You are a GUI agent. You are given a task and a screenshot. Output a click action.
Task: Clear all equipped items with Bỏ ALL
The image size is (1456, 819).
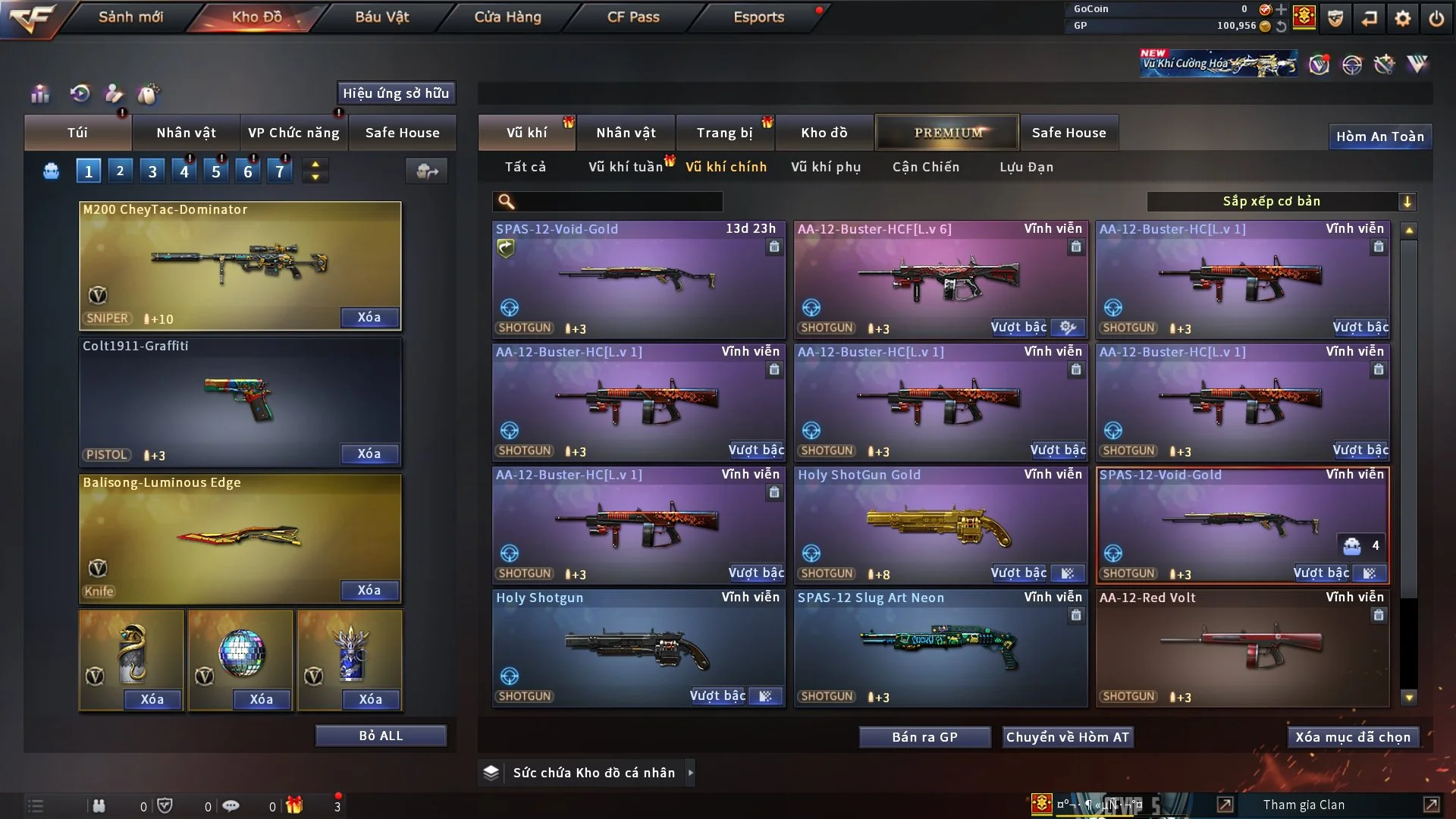coord(381,736)
